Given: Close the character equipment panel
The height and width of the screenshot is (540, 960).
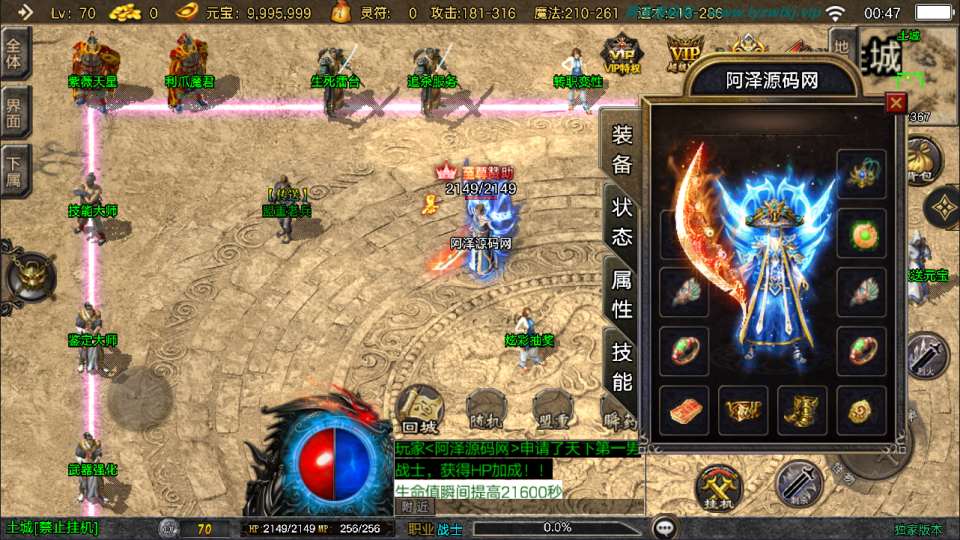Looking at the screenshot, I should click(896, 103).
